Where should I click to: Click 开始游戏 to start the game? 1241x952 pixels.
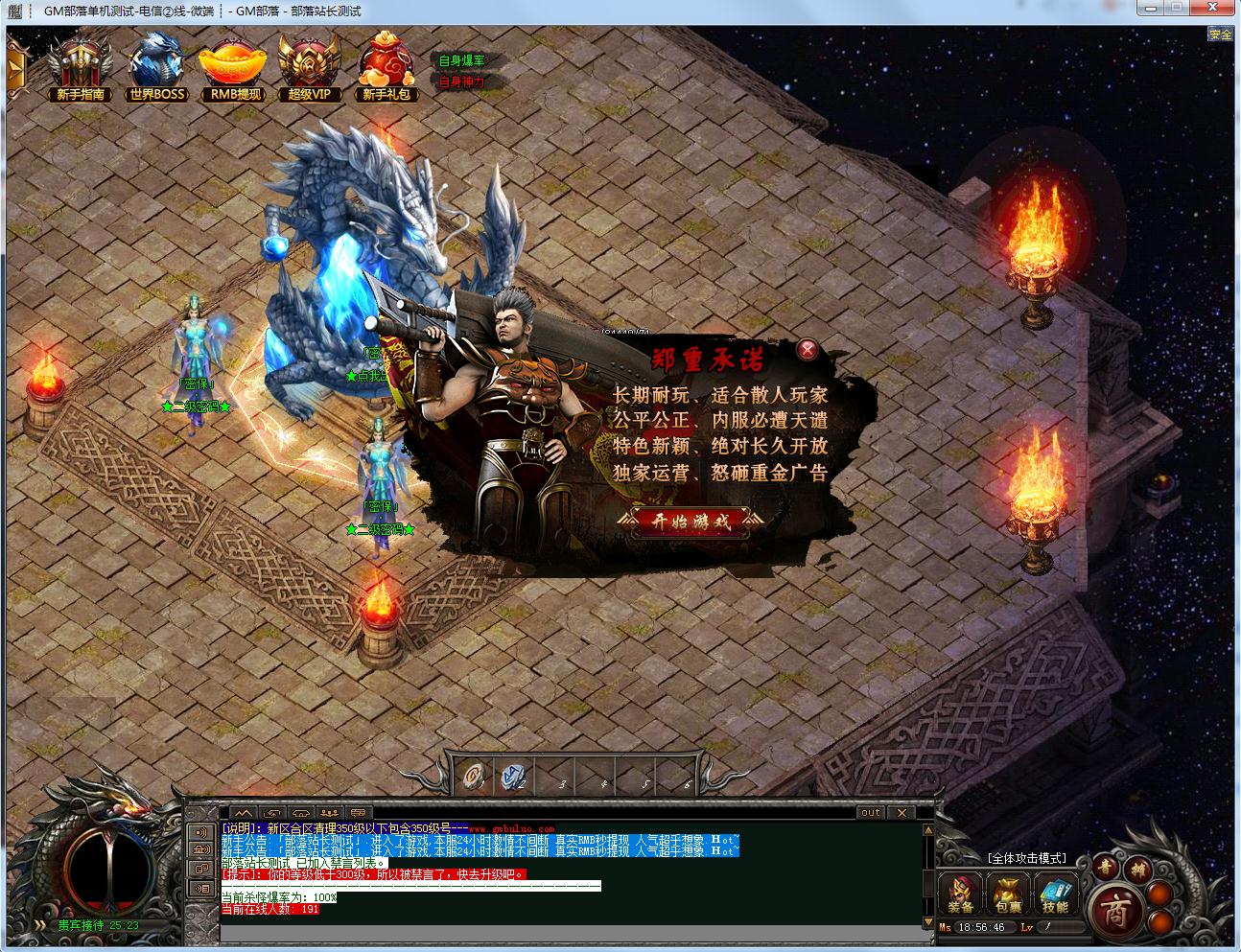pyautogui.click(x=691, y=522)
